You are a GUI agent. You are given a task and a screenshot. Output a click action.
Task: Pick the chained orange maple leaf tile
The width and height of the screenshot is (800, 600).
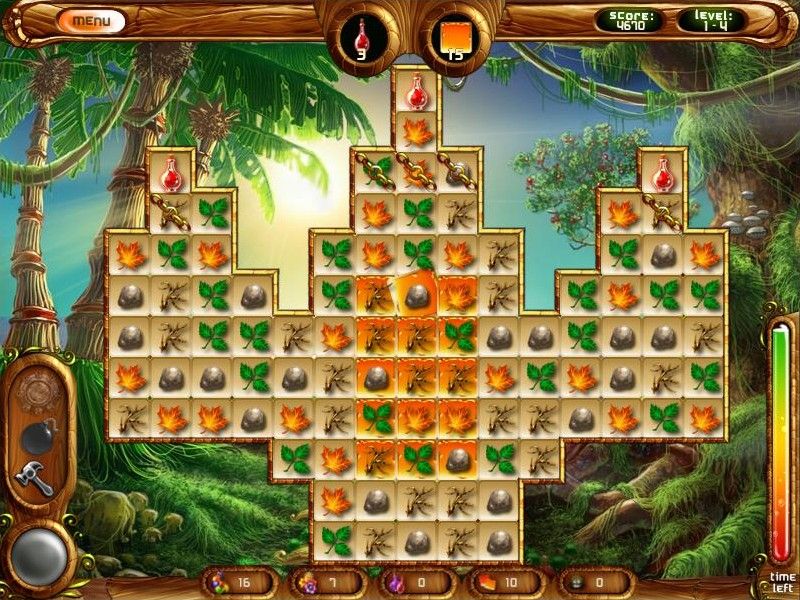point(417,172)
